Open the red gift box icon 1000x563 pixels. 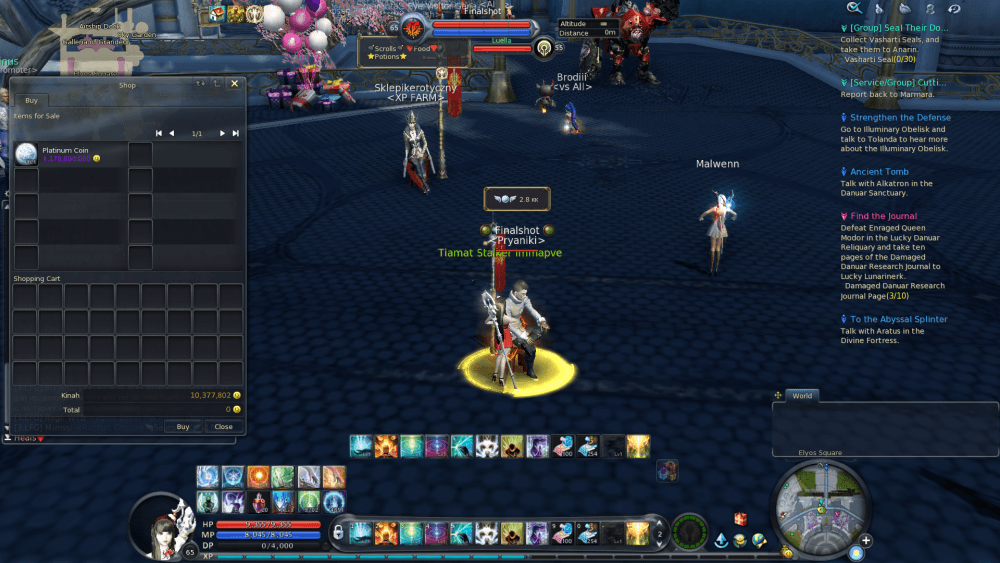point(740,519)
